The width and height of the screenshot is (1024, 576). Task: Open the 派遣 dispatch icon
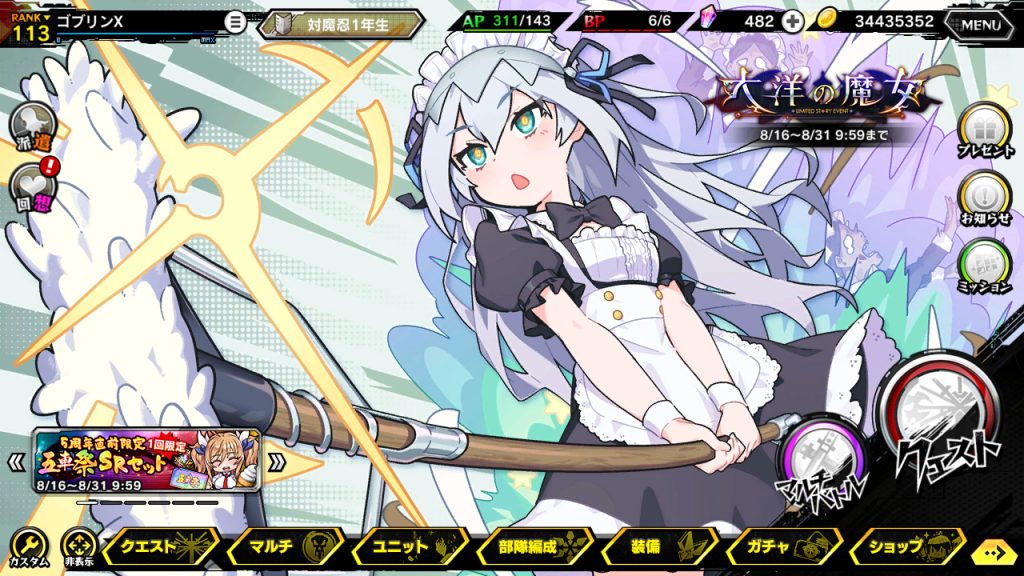[x=31, y=126]
